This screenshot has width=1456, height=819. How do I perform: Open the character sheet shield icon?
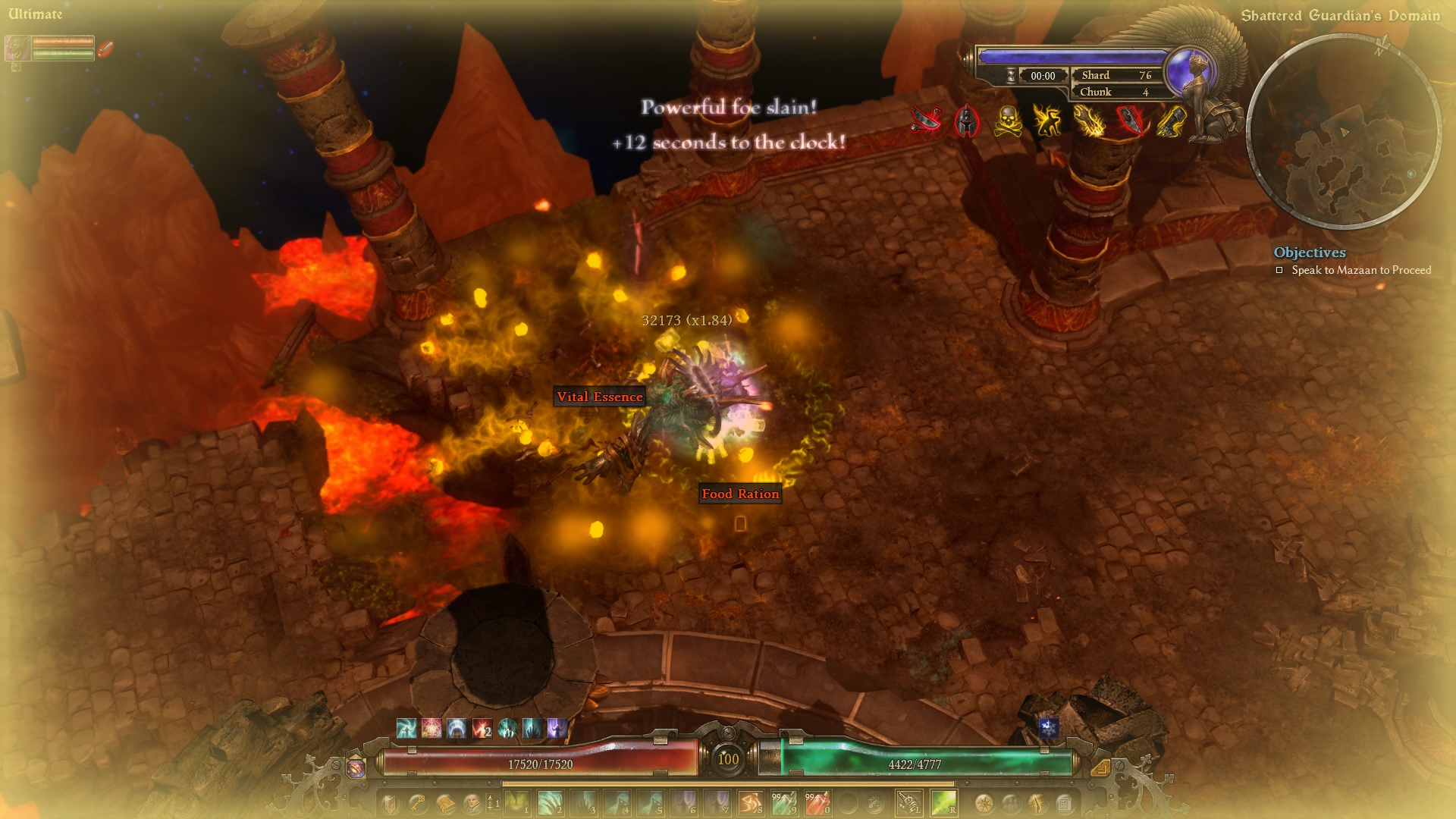click(x=389, y=802)
